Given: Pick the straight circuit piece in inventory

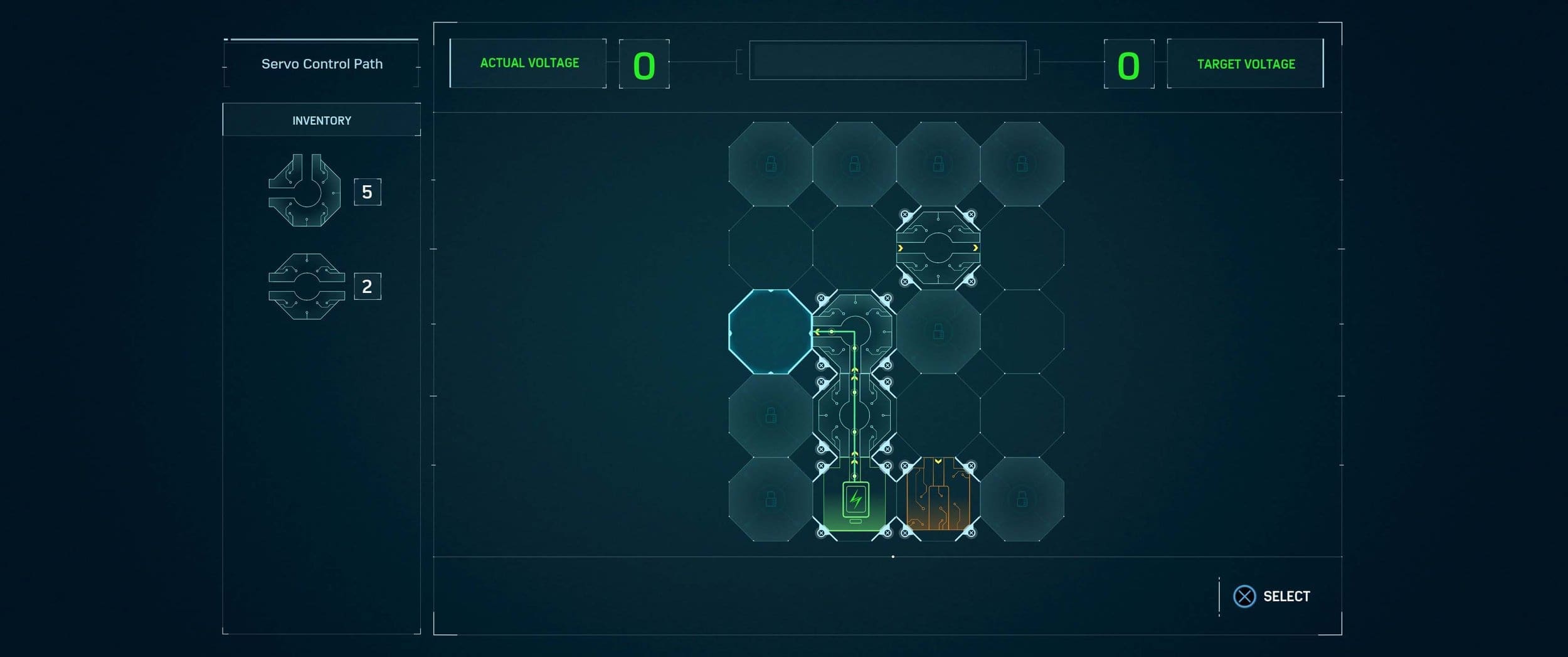Looking at the screenshot, I should click(x=307, y=287).
